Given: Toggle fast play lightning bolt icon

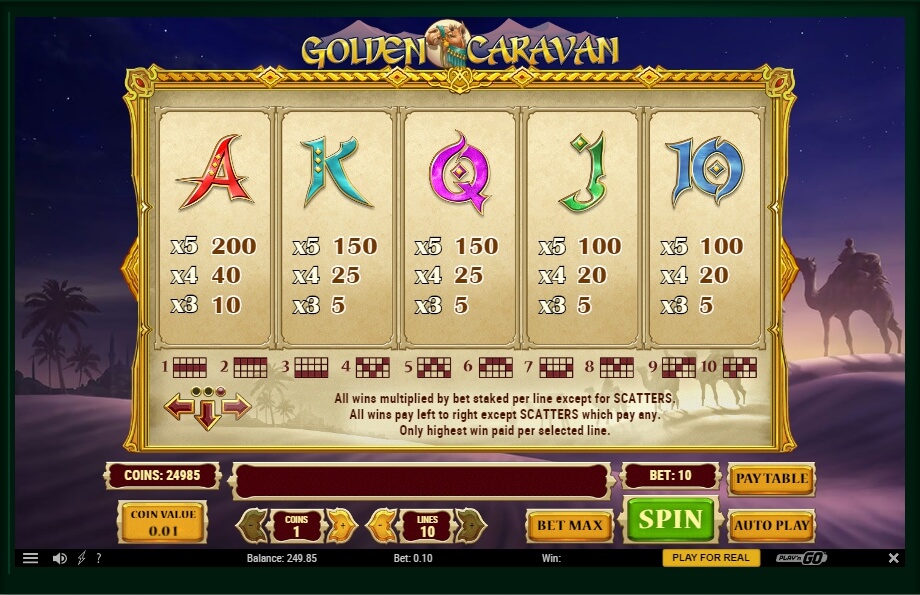Looking at the screenshot, I should point(81,558).
